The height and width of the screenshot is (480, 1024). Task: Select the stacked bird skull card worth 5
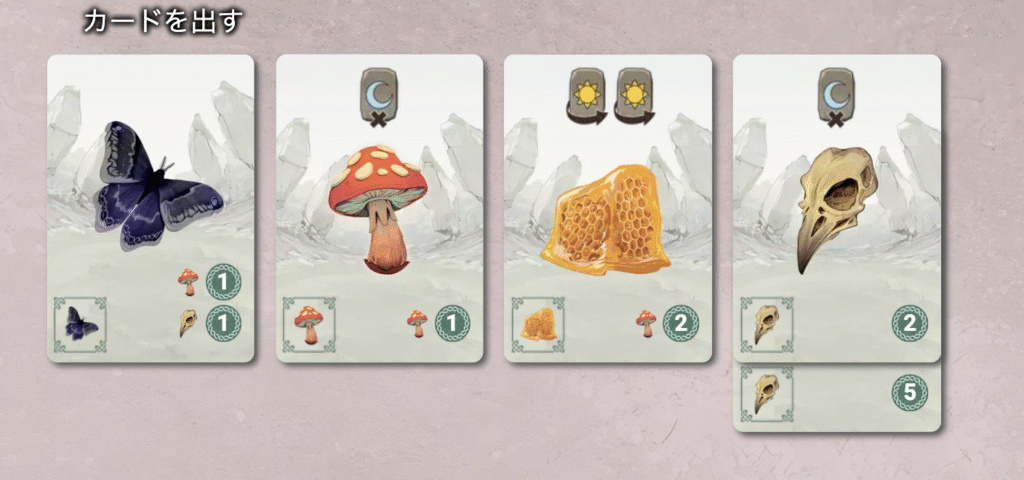point(836,397)
